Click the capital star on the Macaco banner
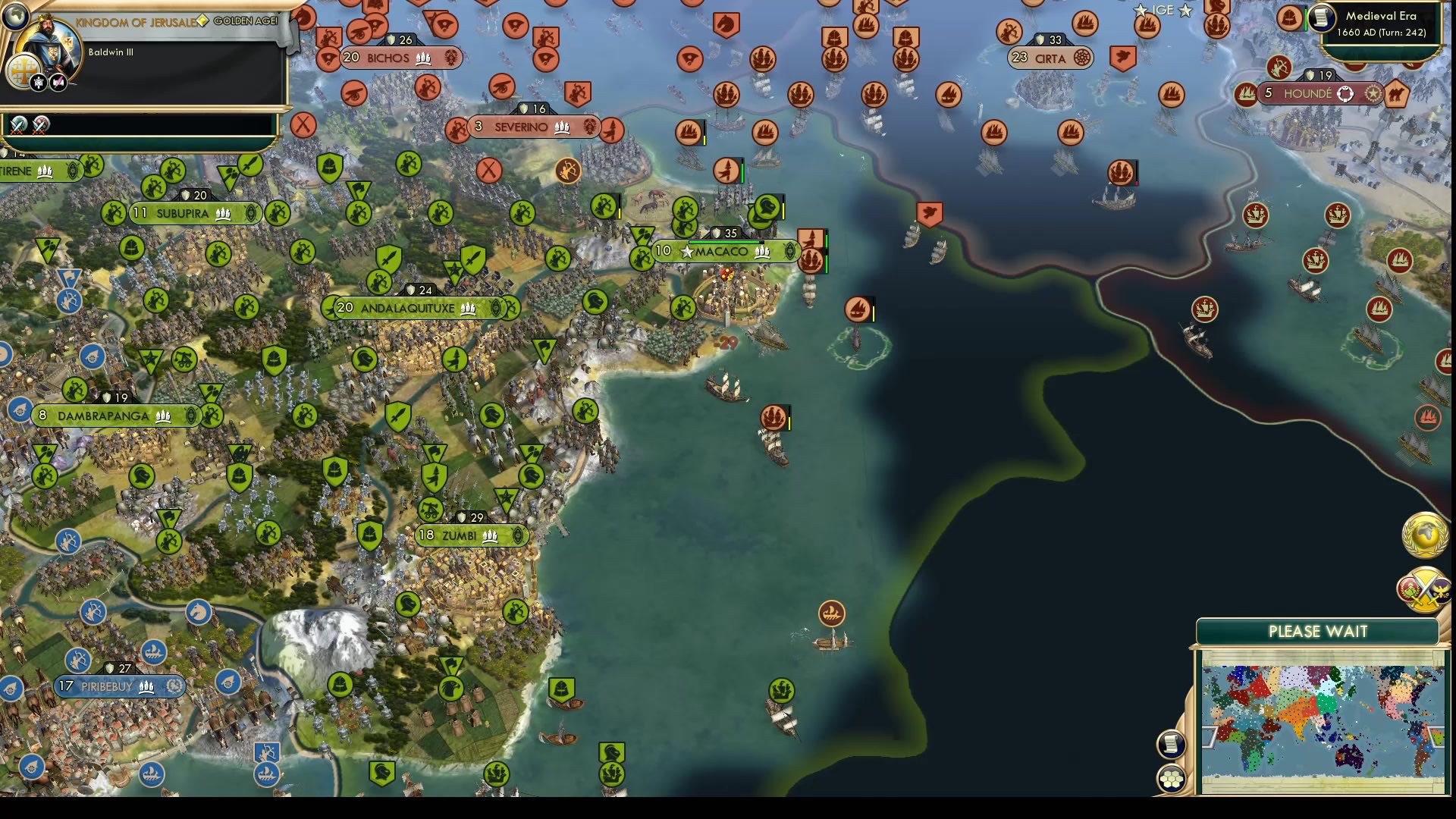Image resolution: width=1456 pixels, height=819 pixels. point(687,251)
